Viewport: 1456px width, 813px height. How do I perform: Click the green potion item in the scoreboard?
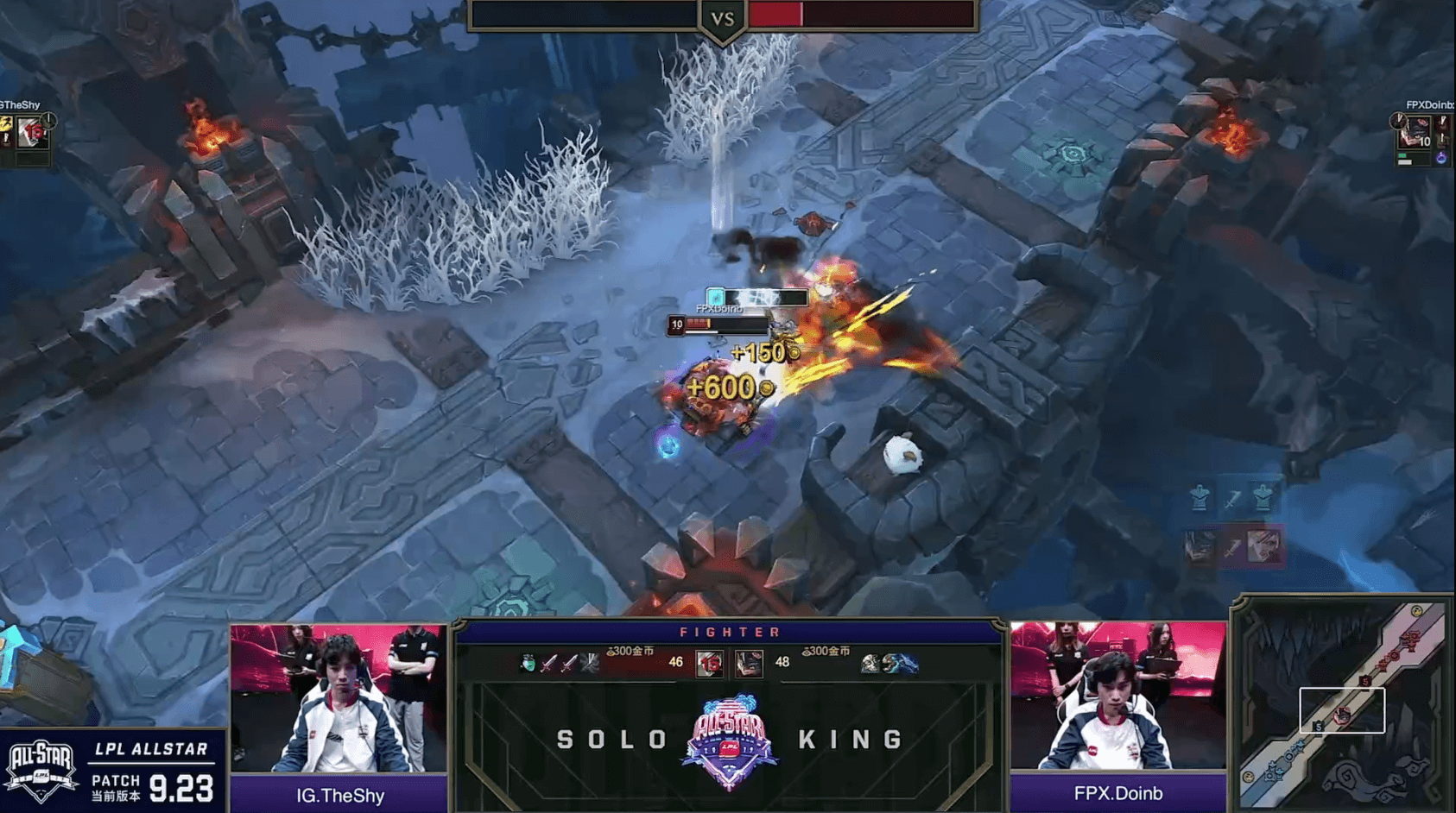pos(528,663)
